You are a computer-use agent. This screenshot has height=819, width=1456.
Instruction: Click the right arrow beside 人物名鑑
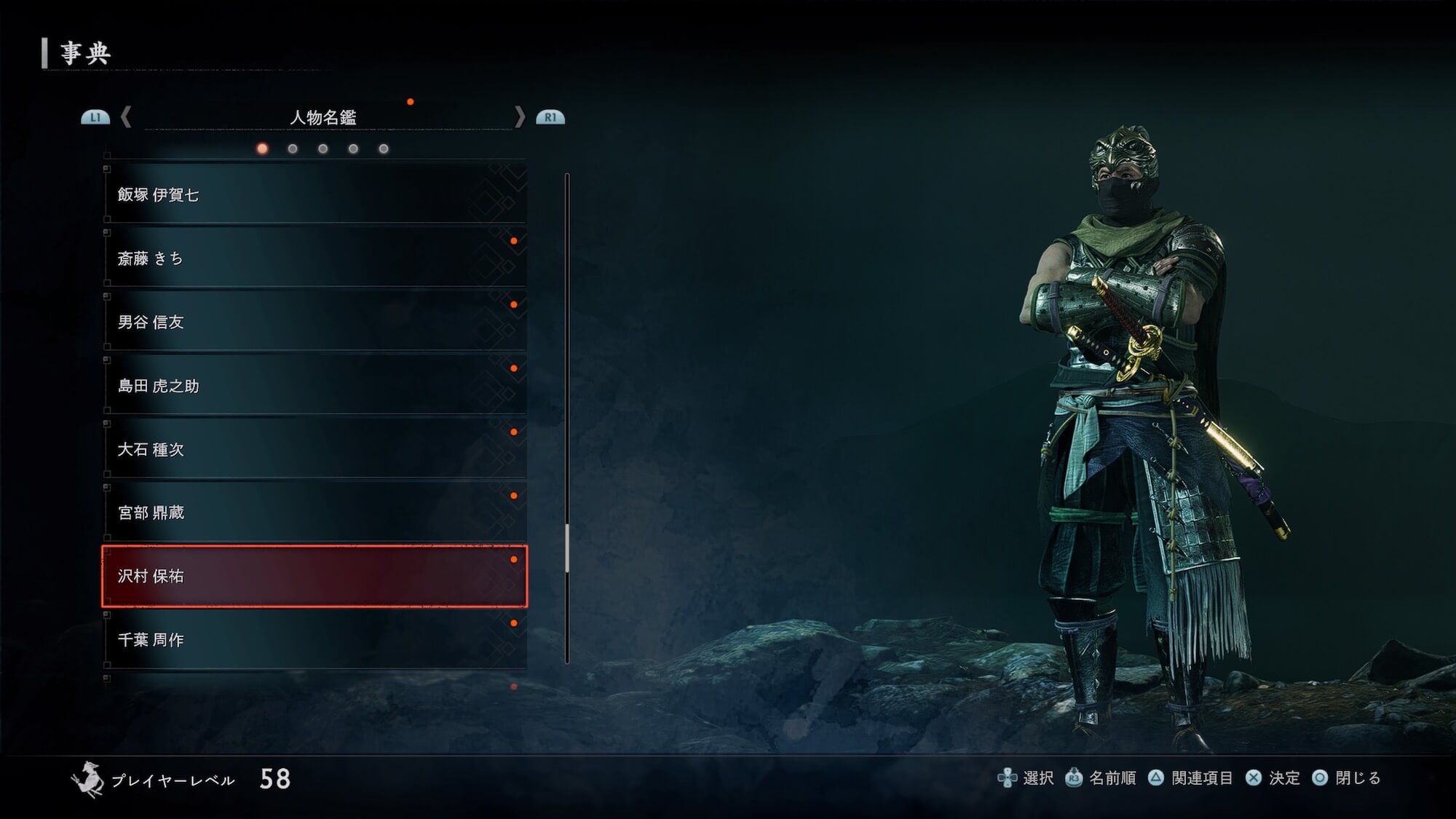519,116
